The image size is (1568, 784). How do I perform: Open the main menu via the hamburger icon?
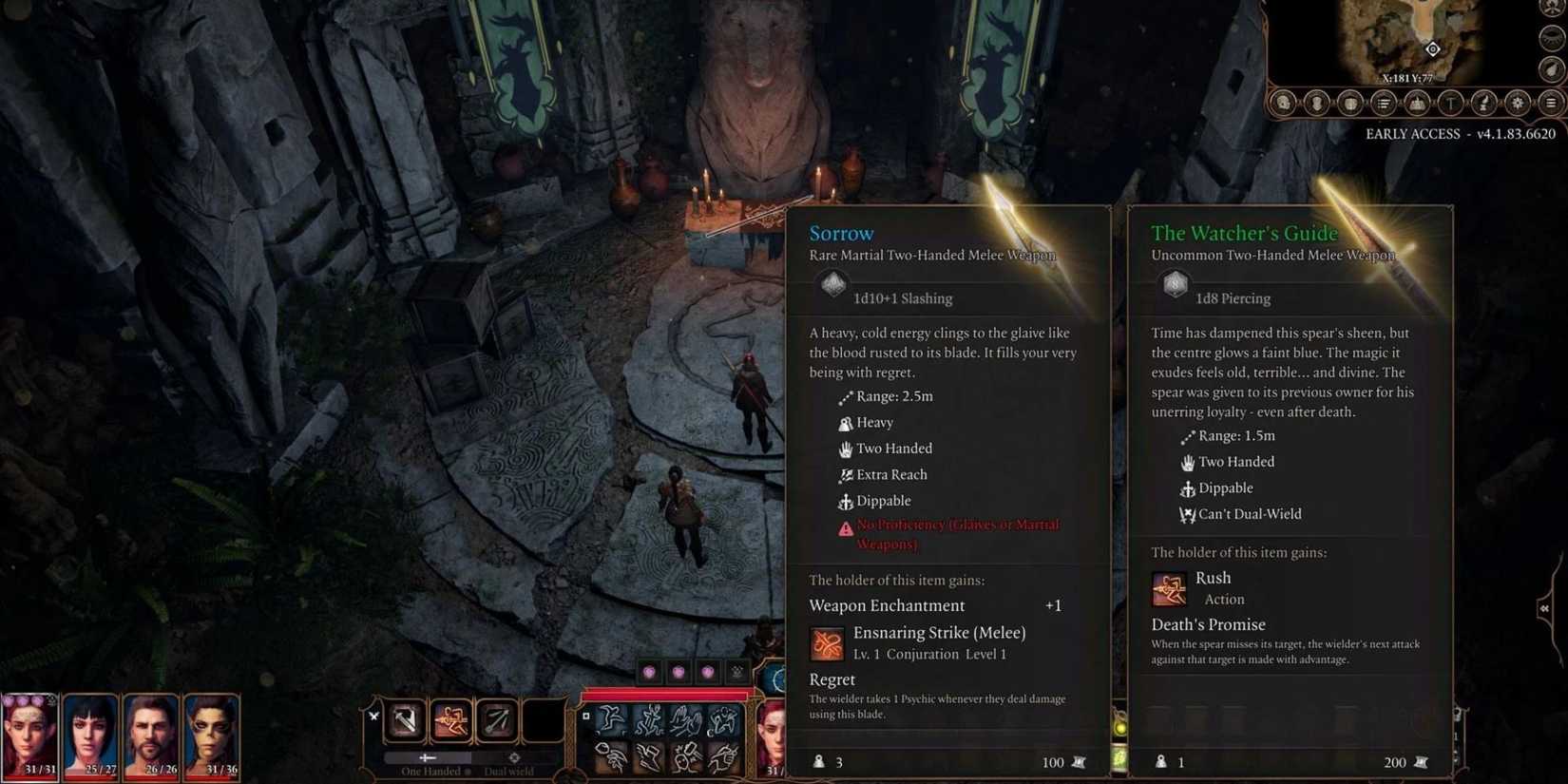point(1552,104)
